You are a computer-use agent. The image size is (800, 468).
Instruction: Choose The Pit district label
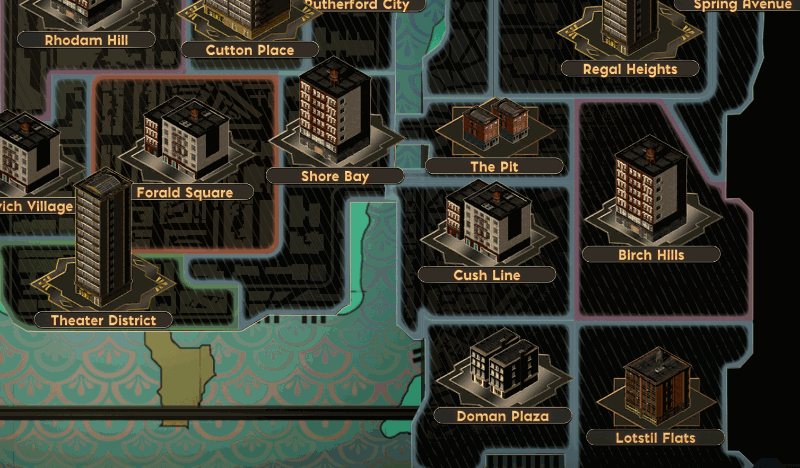click(x=494, y=166)
